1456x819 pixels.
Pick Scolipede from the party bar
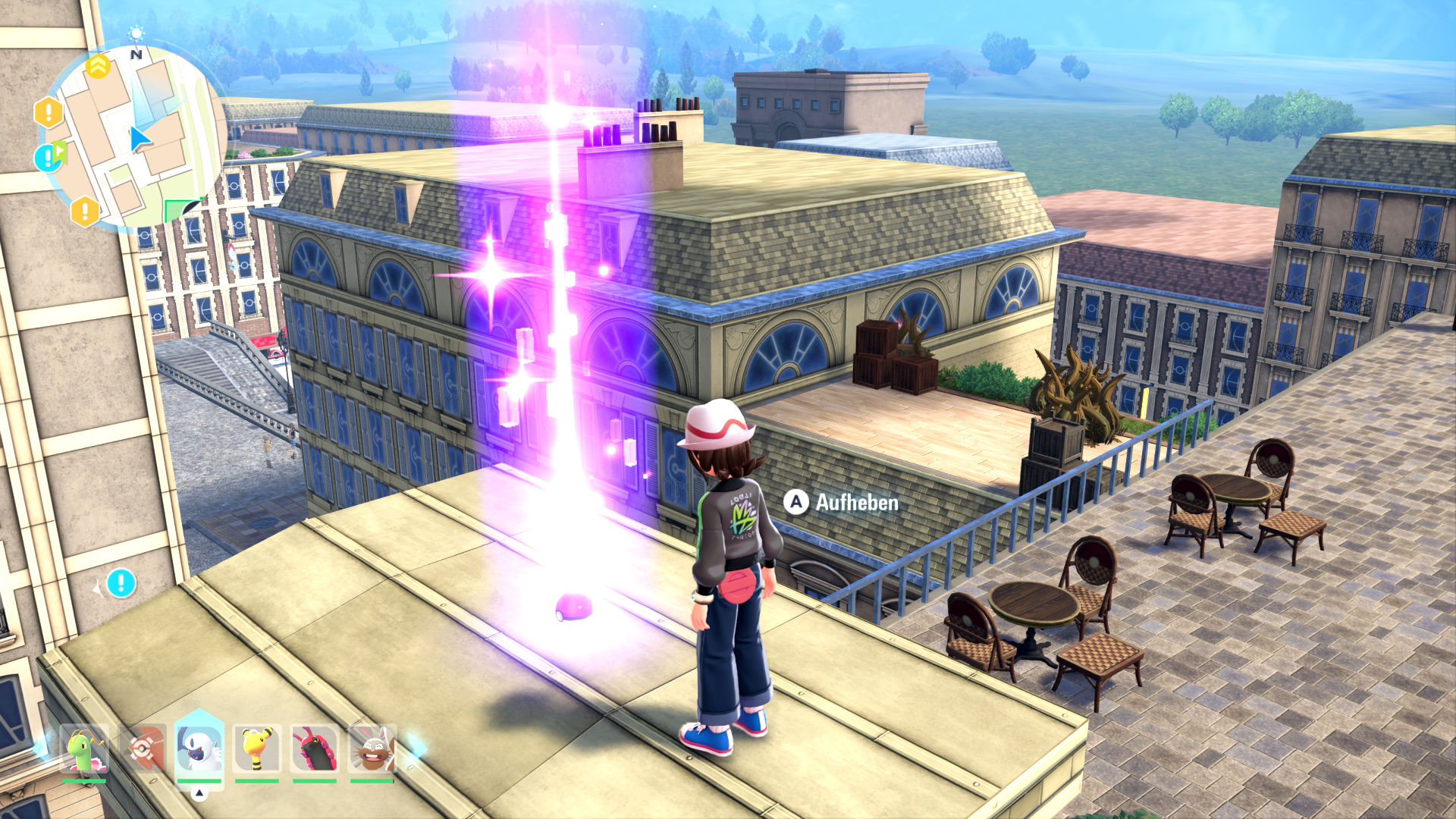tap(315, 750)
